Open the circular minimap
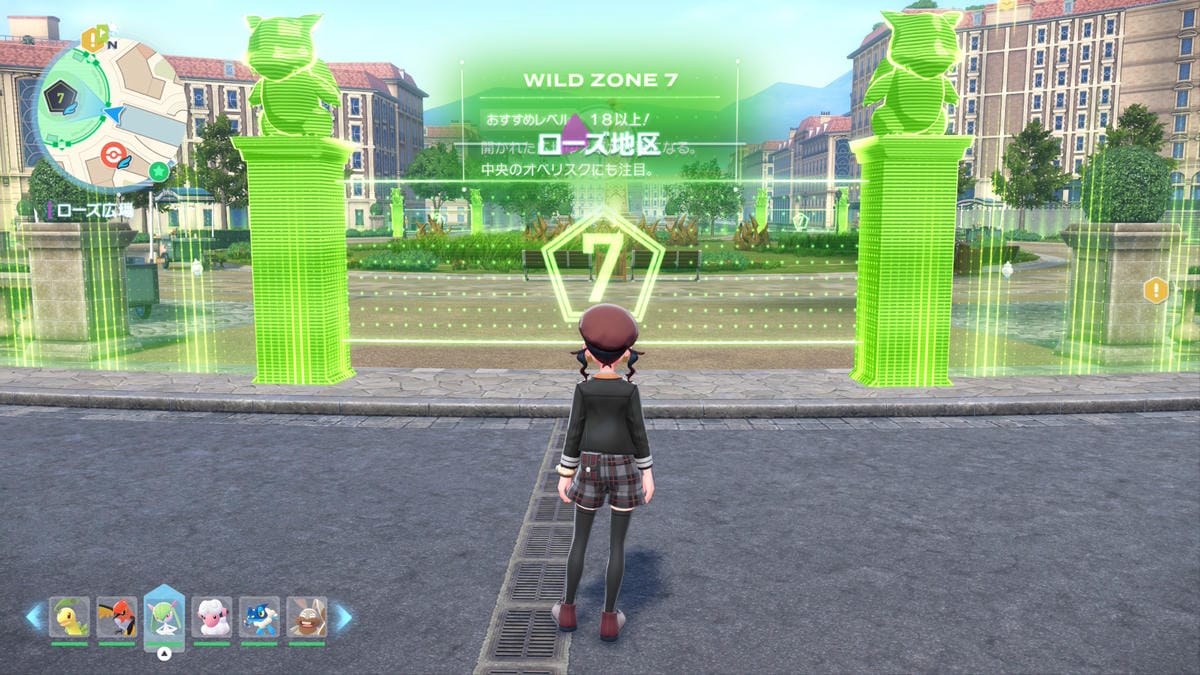Image resolution: width=1200 pixels, height=675 pixels. pyautogui.click(x=108, y=113)
